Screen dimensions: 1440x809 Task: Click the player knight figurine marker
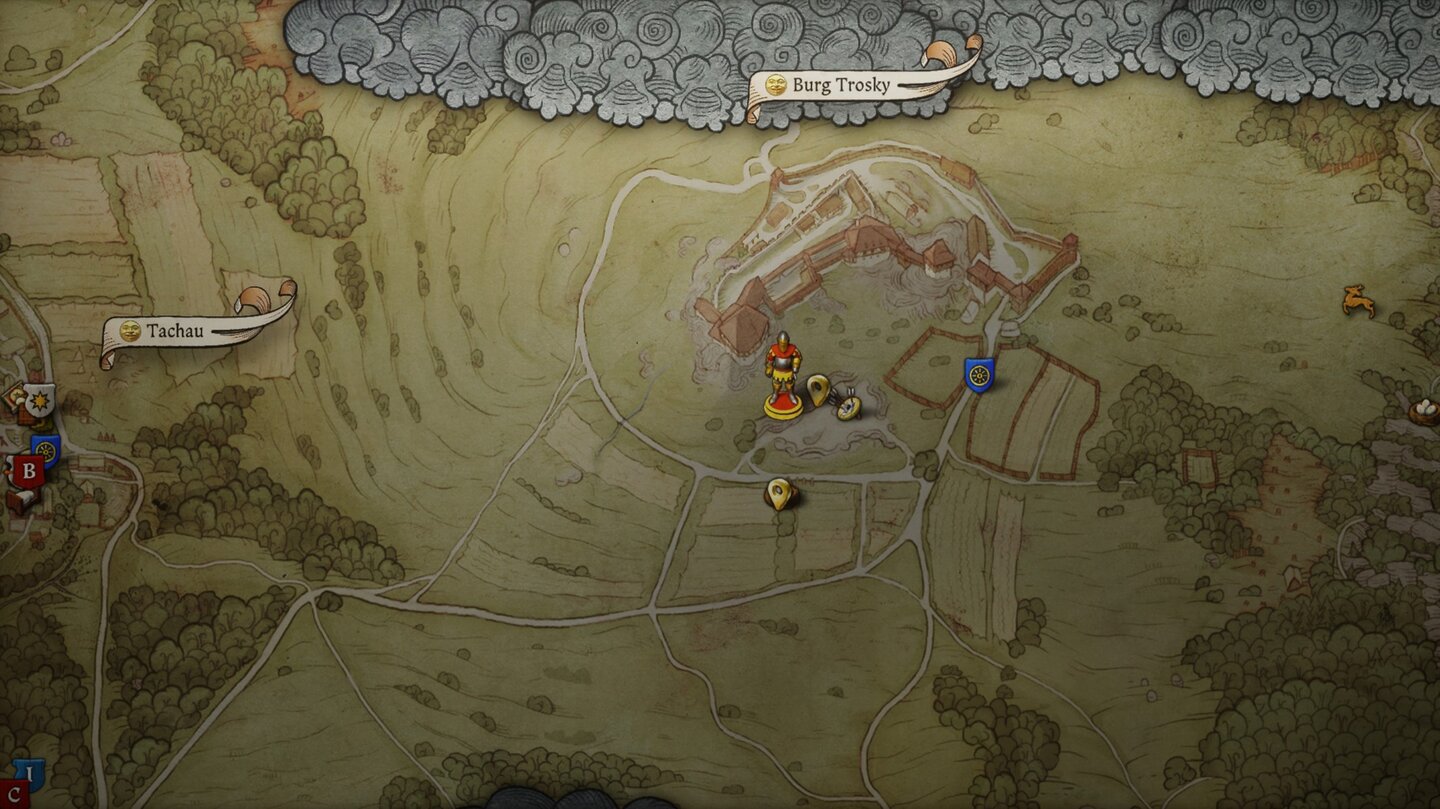(x=782, y=375)
